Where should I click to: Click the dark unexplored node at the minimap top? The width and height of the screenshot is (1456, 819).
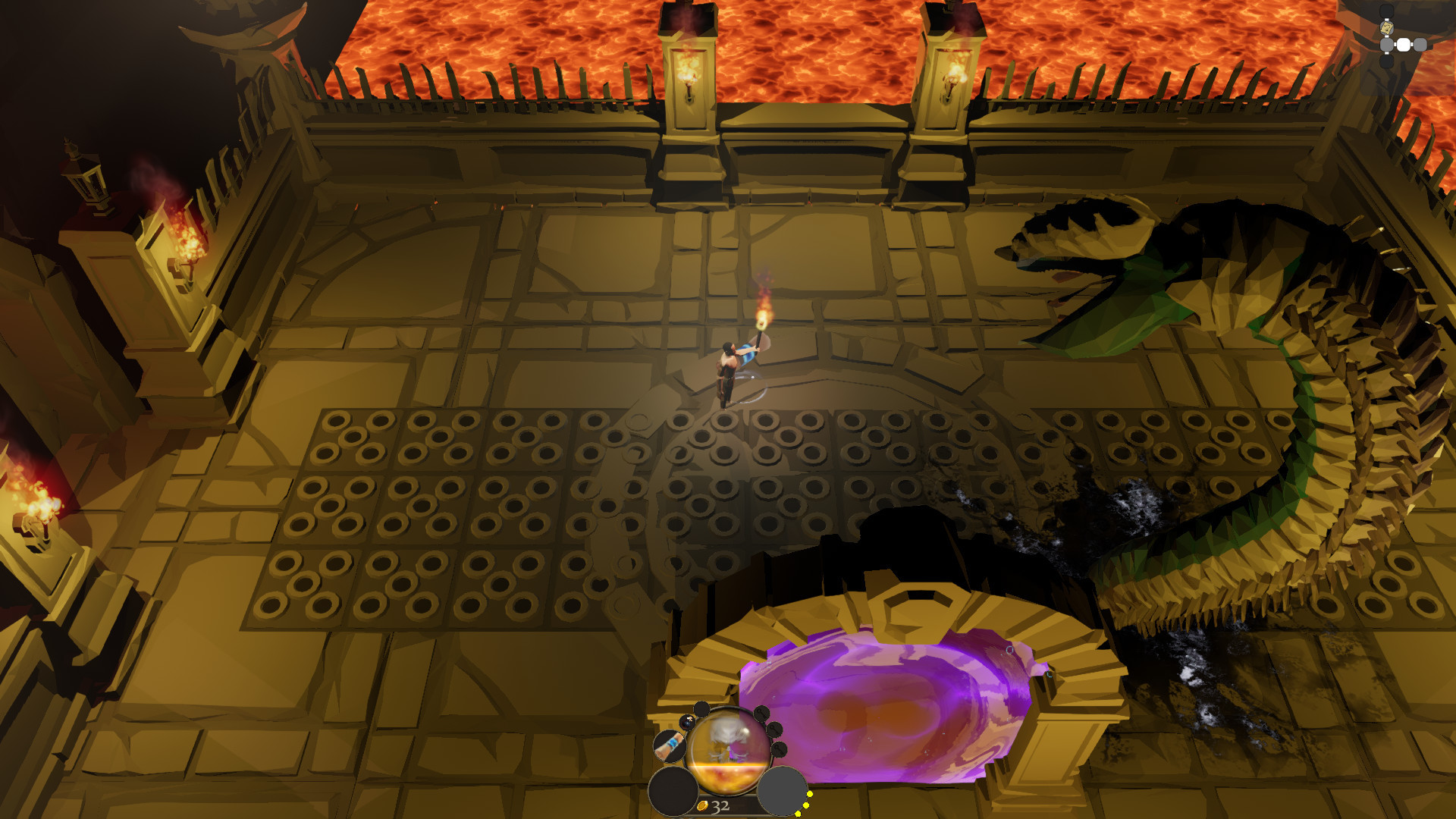point(1387,10)
